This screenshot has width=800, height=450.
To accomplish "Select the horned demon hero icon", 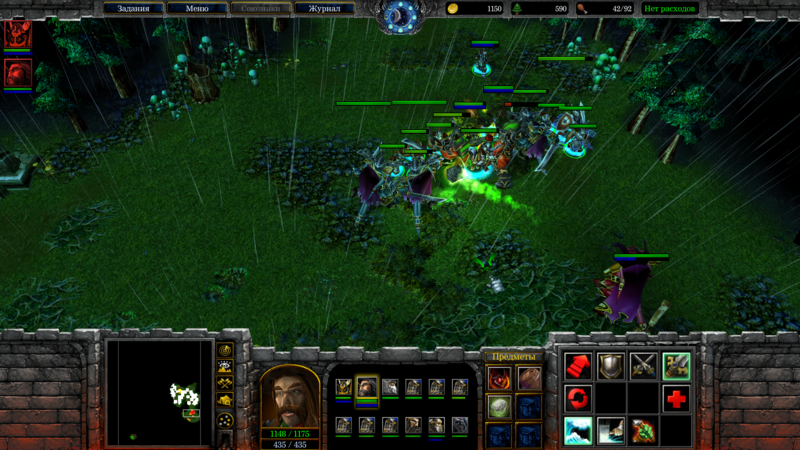I will pyautogui.click(x=18, y=34).
